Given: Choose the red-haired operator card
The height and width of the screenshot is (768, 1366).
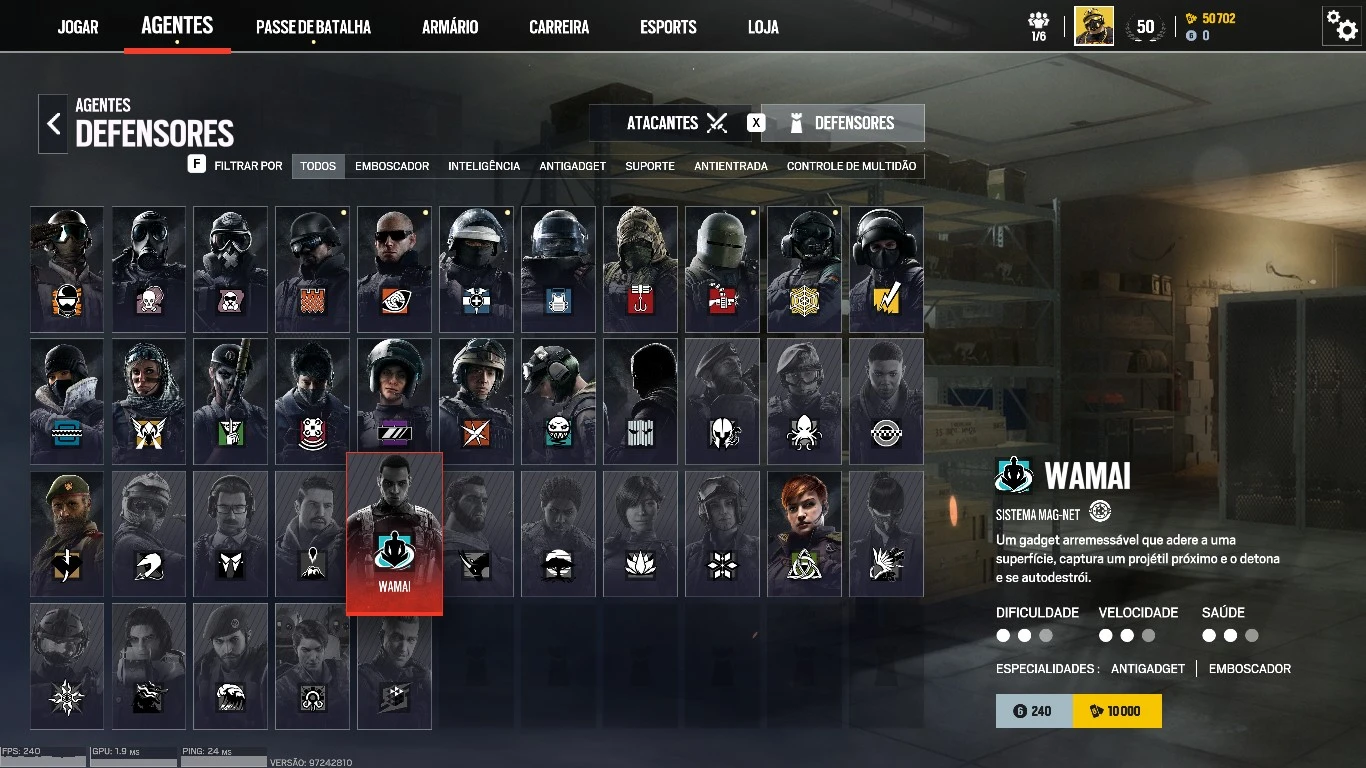Looking at the screenshot, I should [x=804, y=534].
